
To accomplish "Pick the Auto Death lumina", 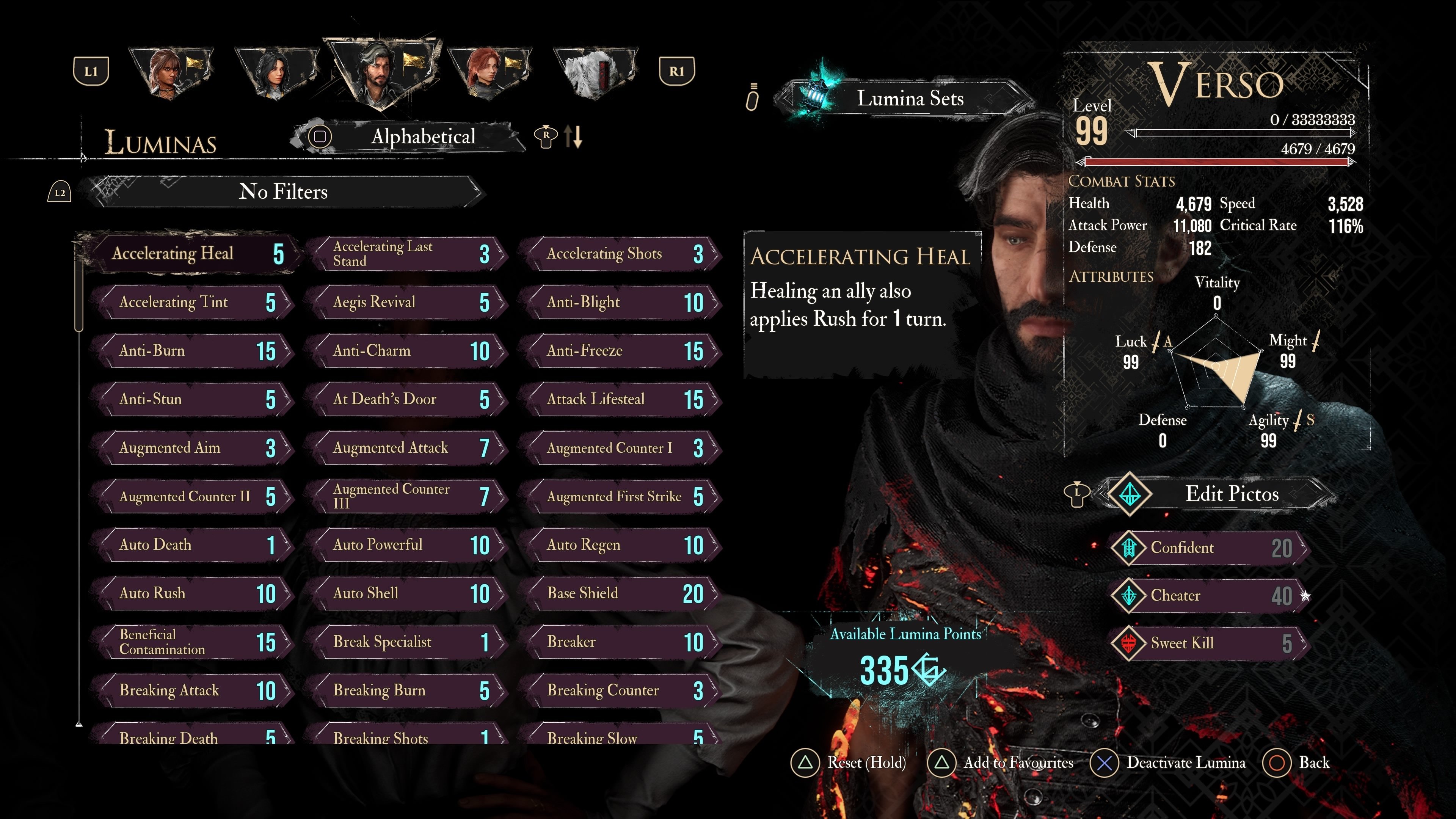I will click(x=192, y=546).
